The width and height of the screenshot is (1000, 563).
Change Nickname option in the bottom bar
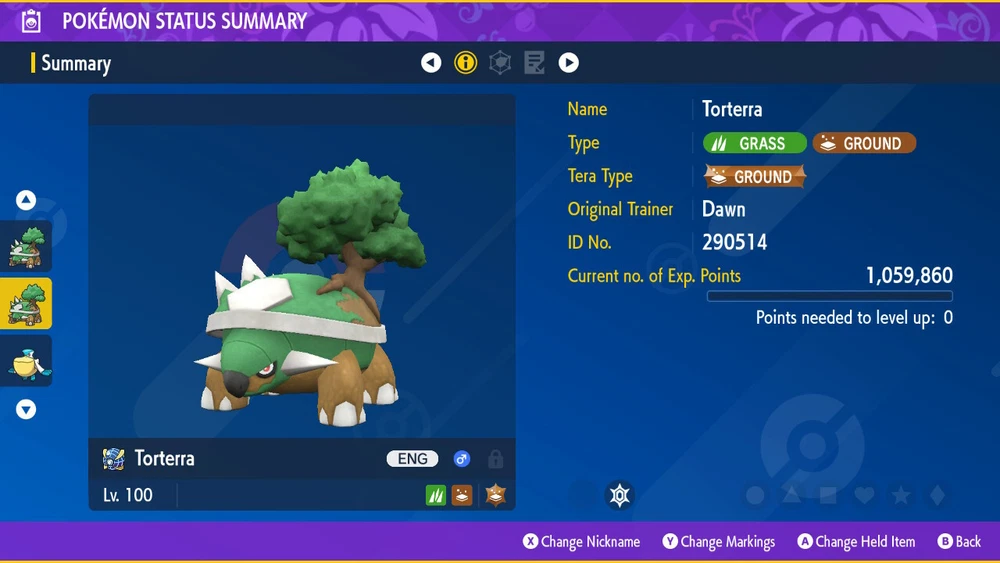[x=581, y=542]
